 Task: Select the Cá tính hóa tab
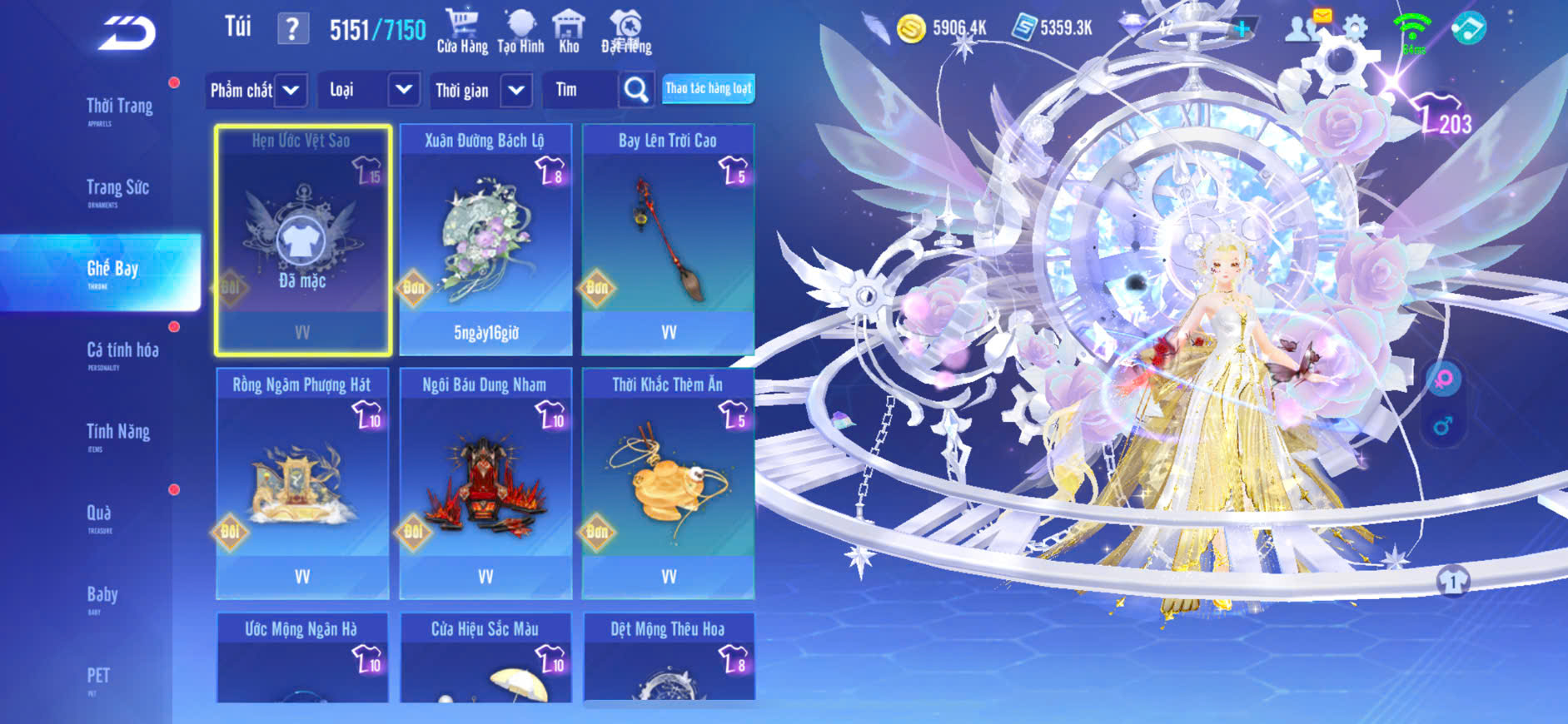(122, 351)
